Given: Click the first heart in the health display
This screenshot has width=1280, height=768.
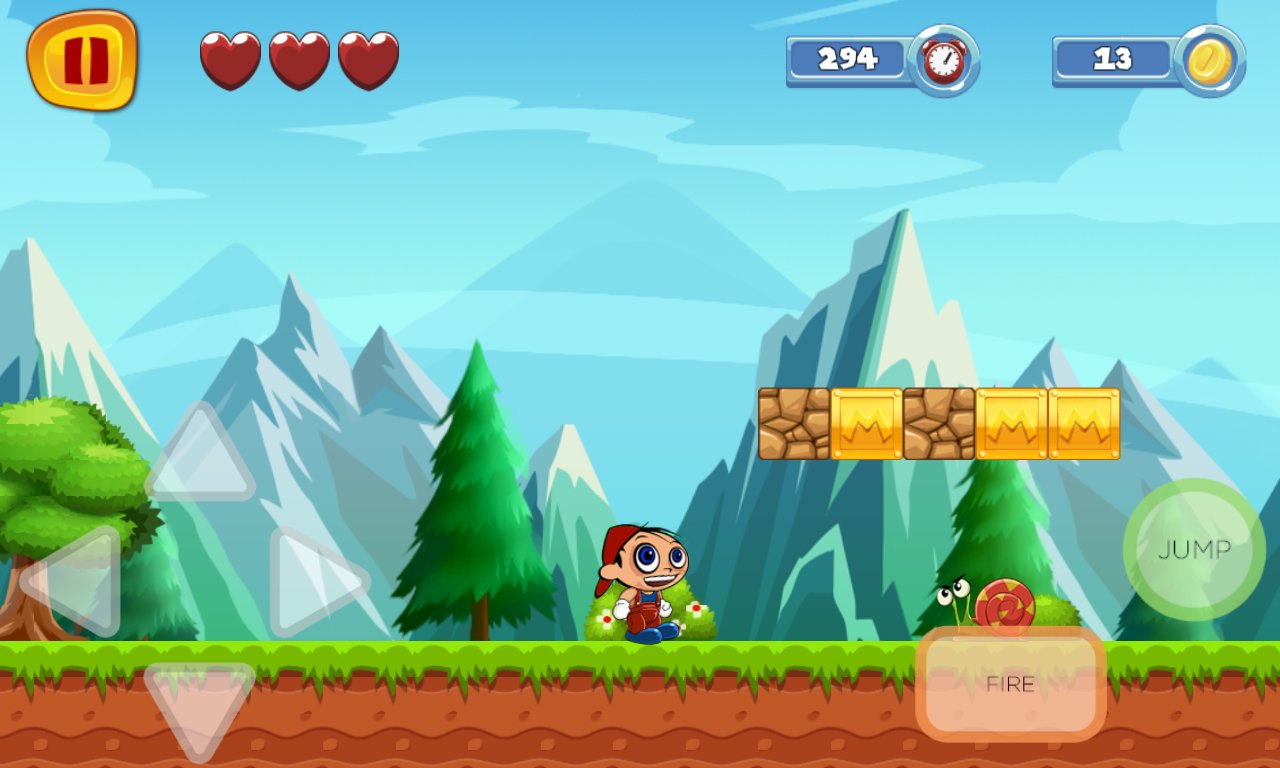Looking at the screenshot, I should [x=231, y=60].
